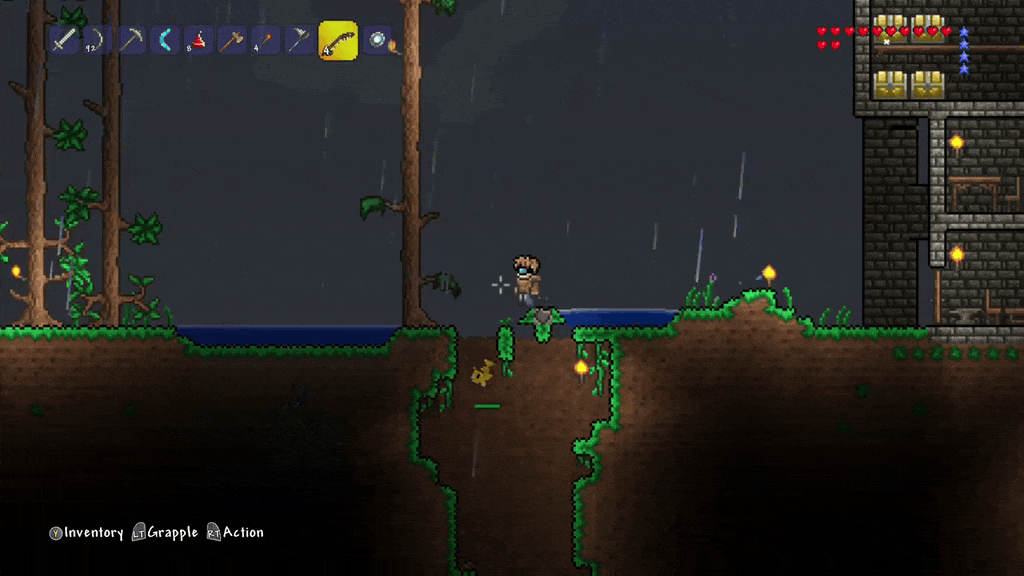Select the sword in the hotbar
Viewport: 1024px width, 576px height.
[x=64, y=40]
